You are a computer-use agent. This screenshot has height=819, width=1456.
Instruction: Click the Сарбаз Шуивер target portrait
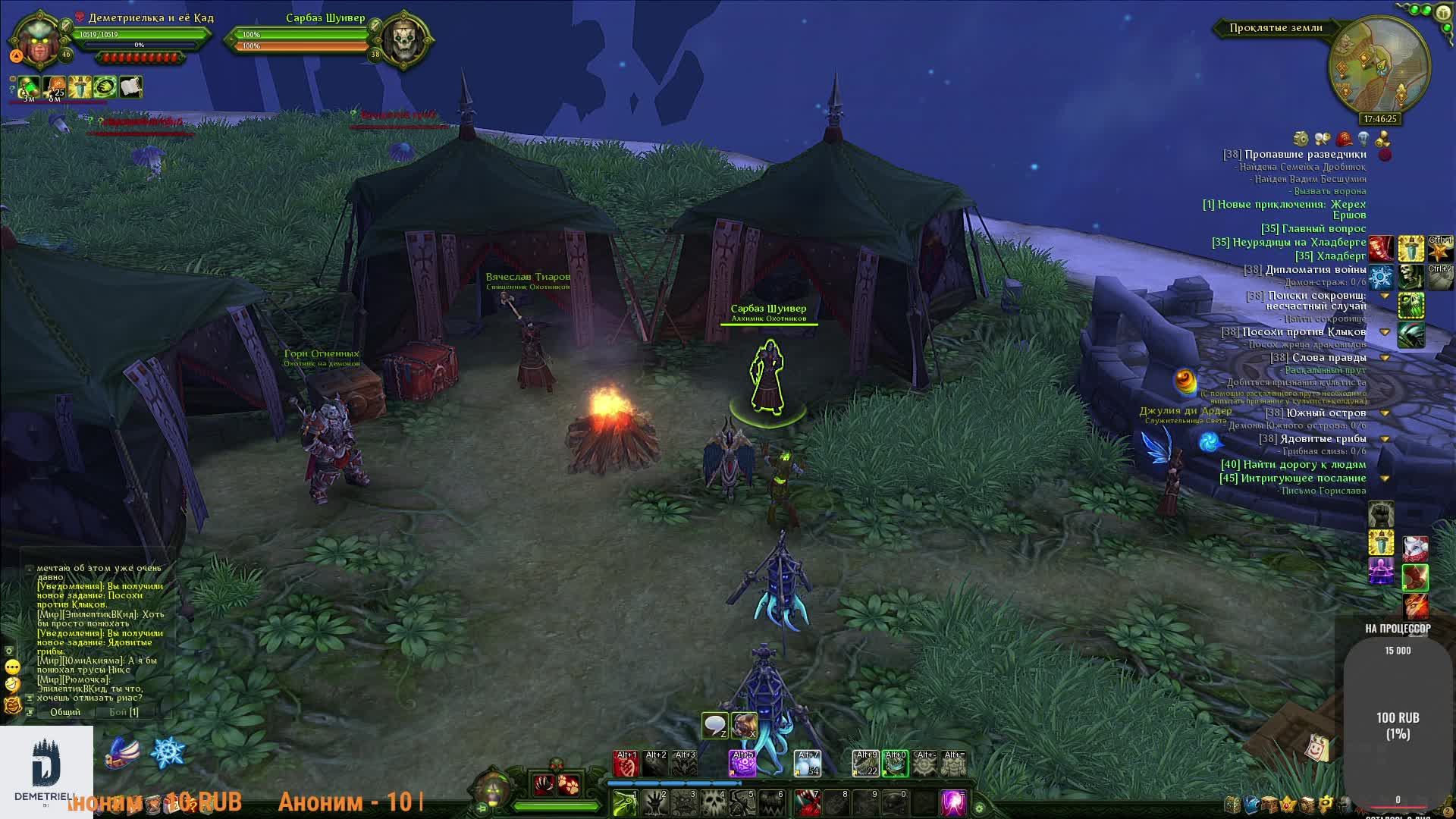point(403,38)
